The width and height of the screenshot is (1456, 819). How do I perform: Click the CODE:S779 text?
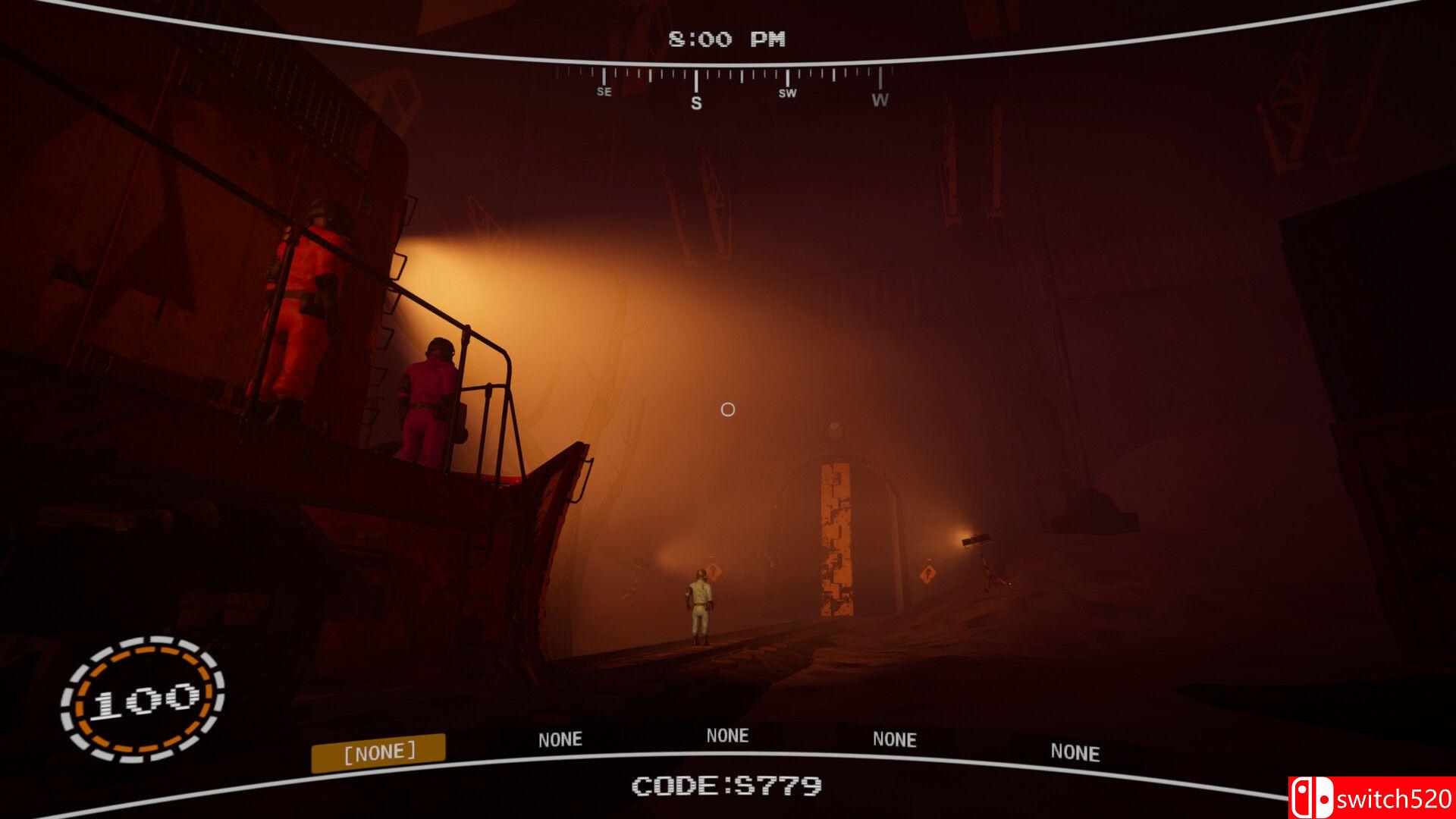click(728, 787)
